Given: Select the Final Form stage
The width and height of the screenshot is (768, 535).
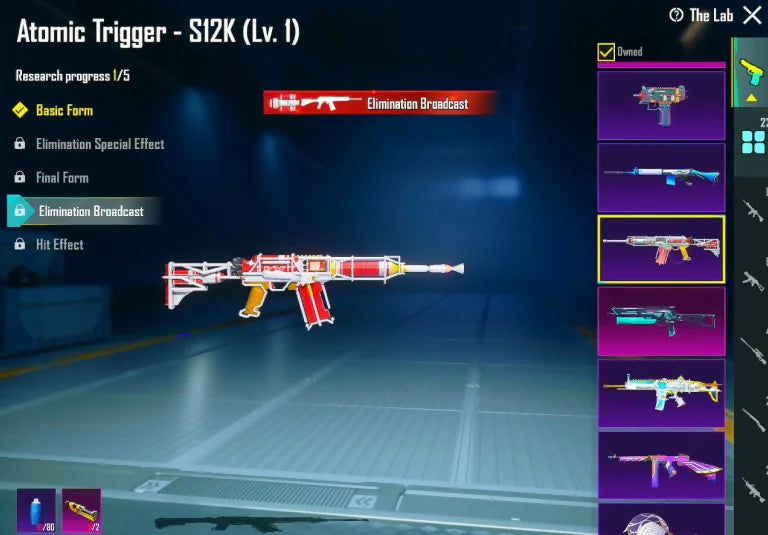Looking at the screenshot, I should [x=62, y=178].
